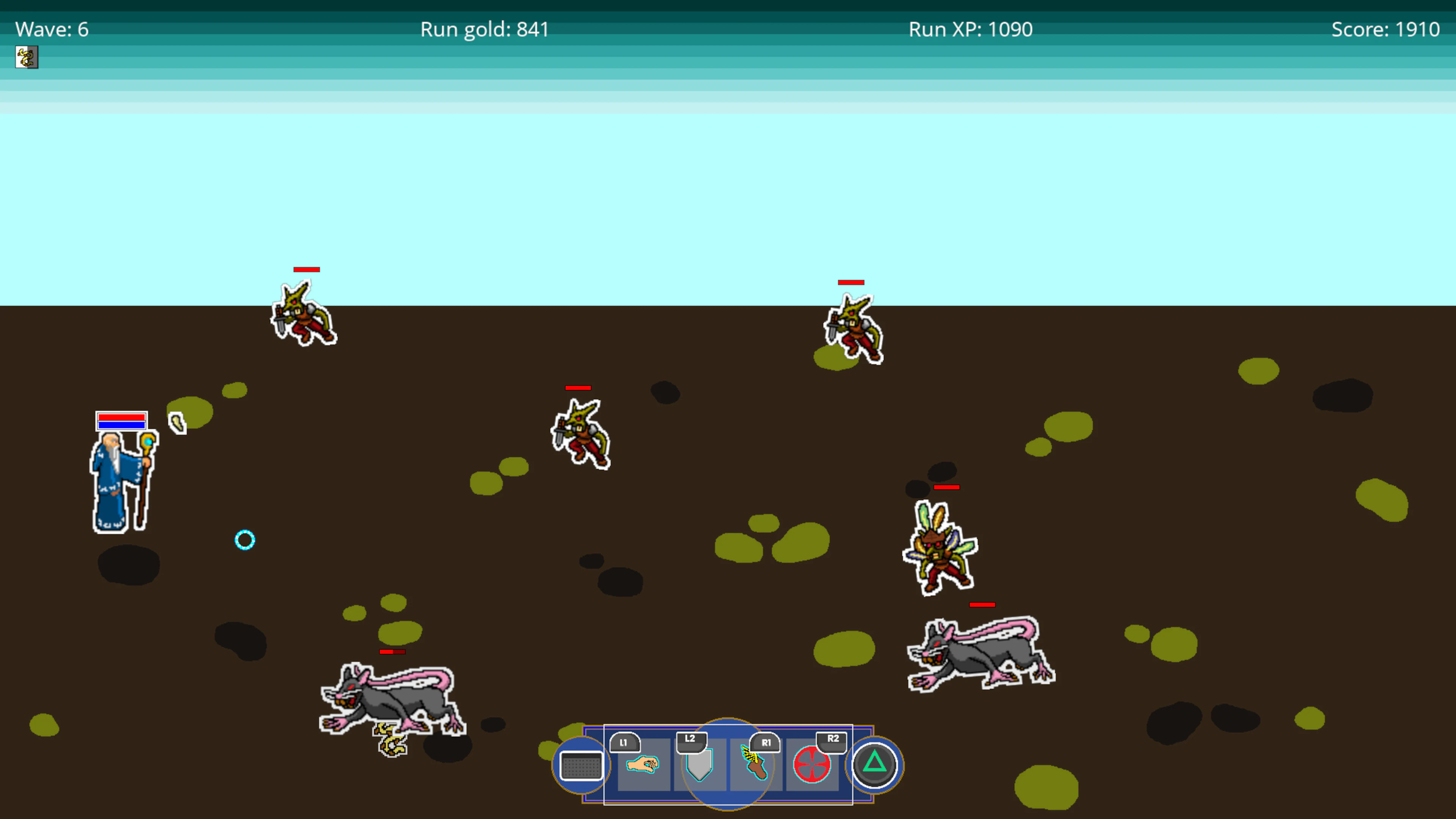
Task: Click the Run gold: 841 counter
Action: [x=485, y=29]
